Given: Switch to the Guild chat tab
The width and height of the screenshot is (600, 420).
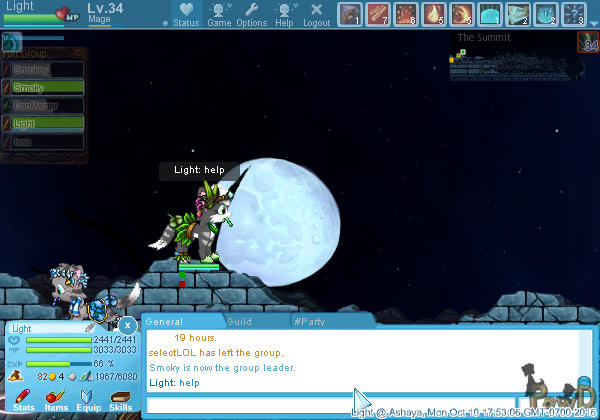Looking at the screenshot, I should [240, 322].
